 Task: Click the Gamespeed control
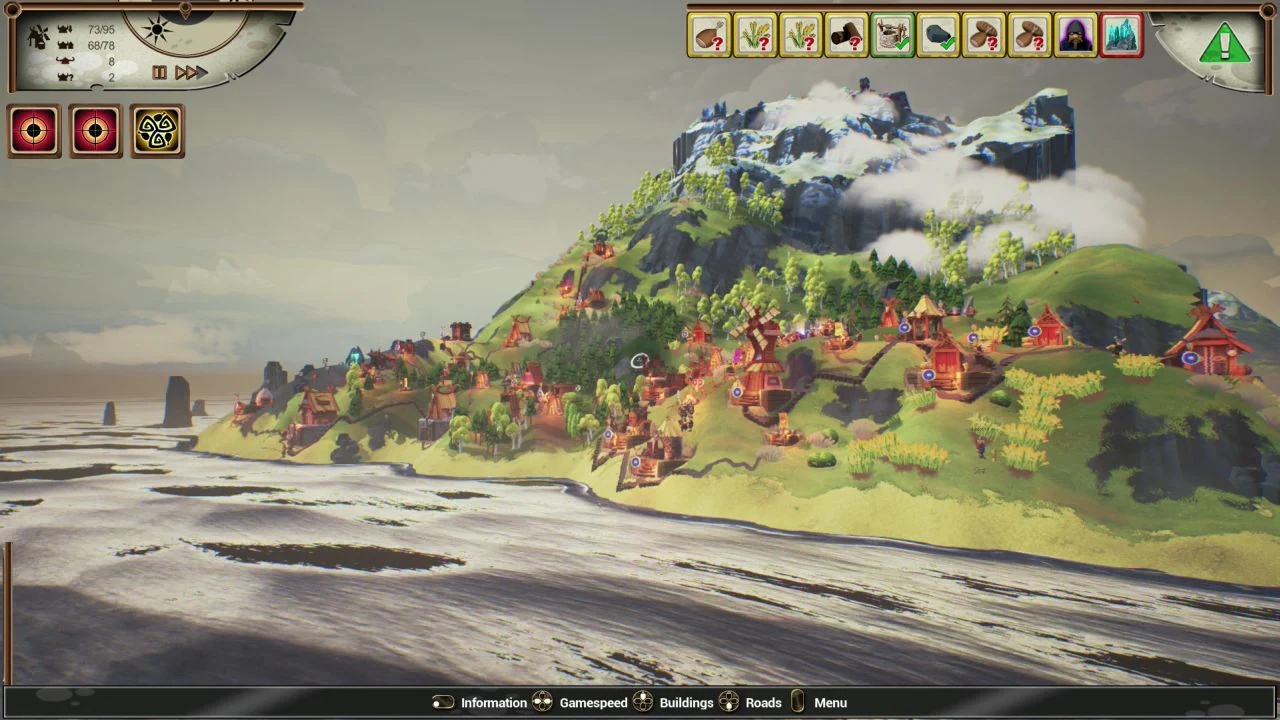click(593, 702)
